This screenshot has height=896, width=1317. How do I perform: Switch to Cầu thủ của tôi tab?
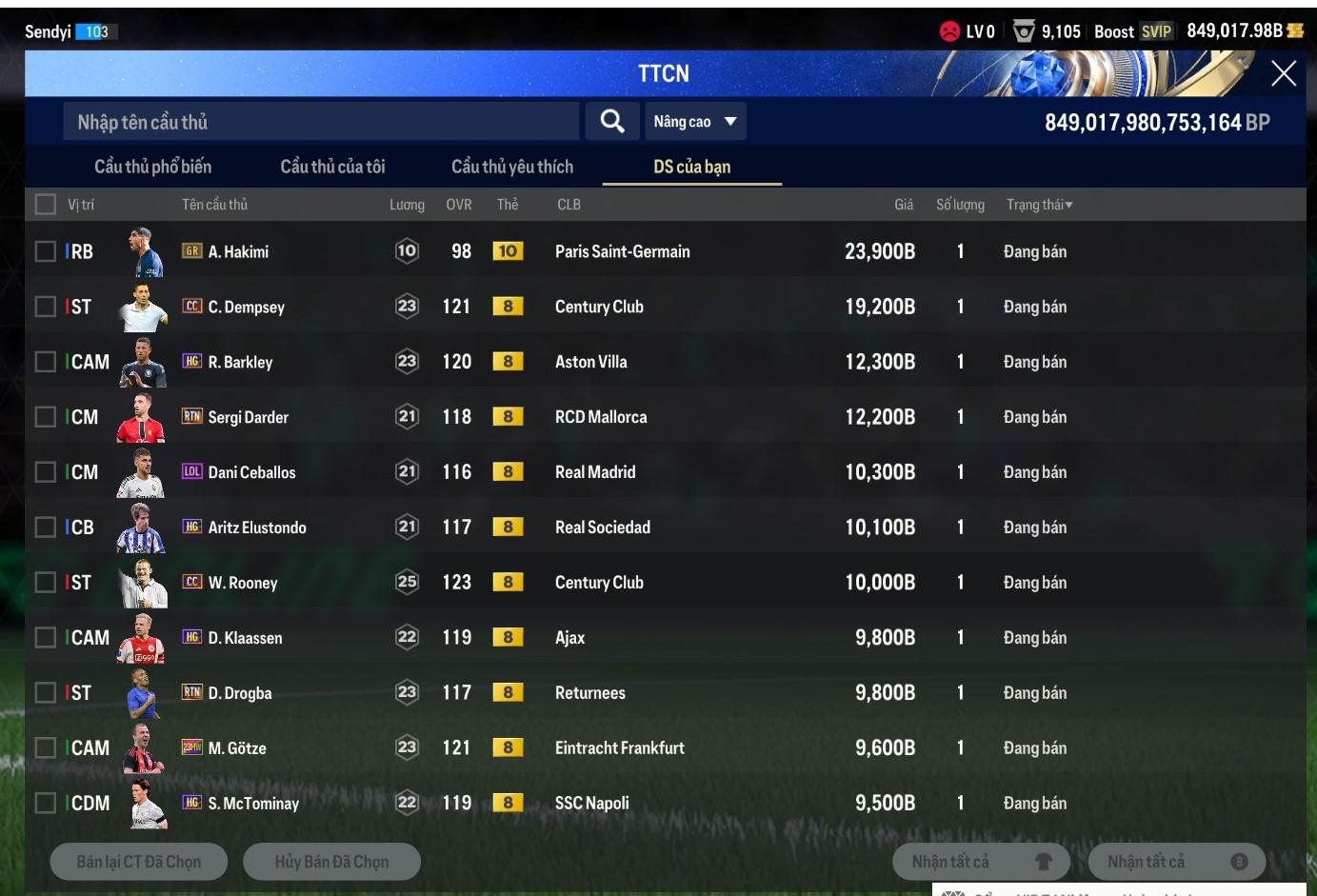click(x=332, y=167)
